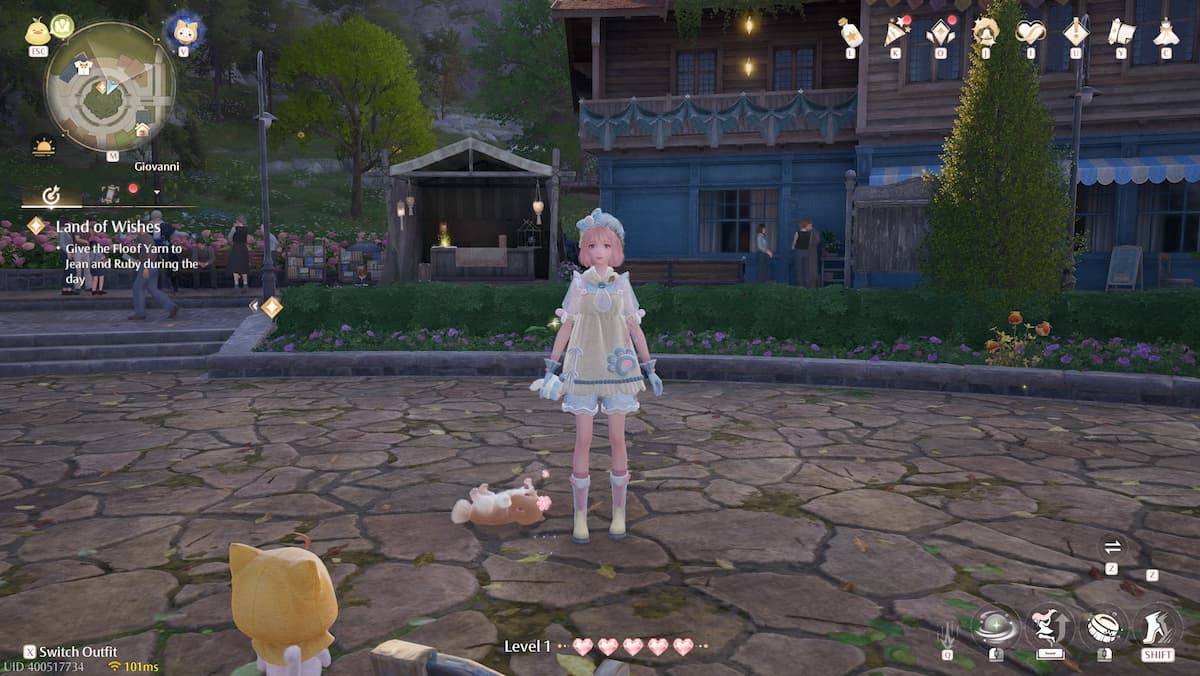Viewport: 1200px width, 676px height.
Task: Open the bell wreath icon
Action: (x=986, y=32)
